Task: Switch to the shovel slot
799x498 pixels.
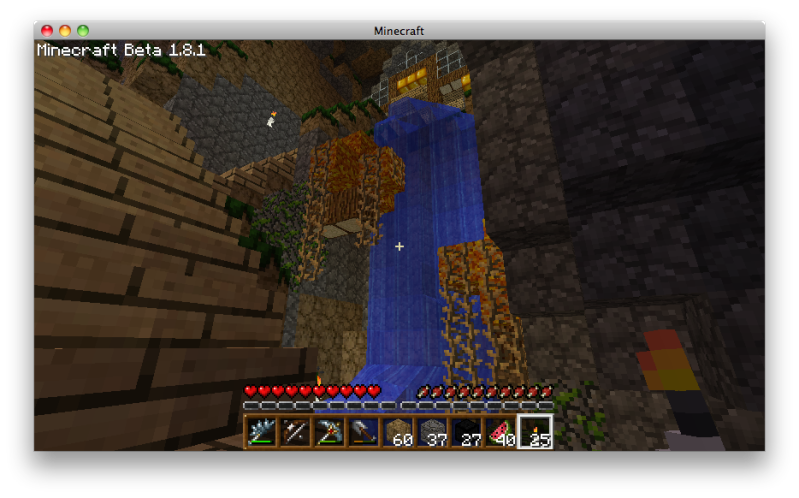Action: click(x=363, y=432)
